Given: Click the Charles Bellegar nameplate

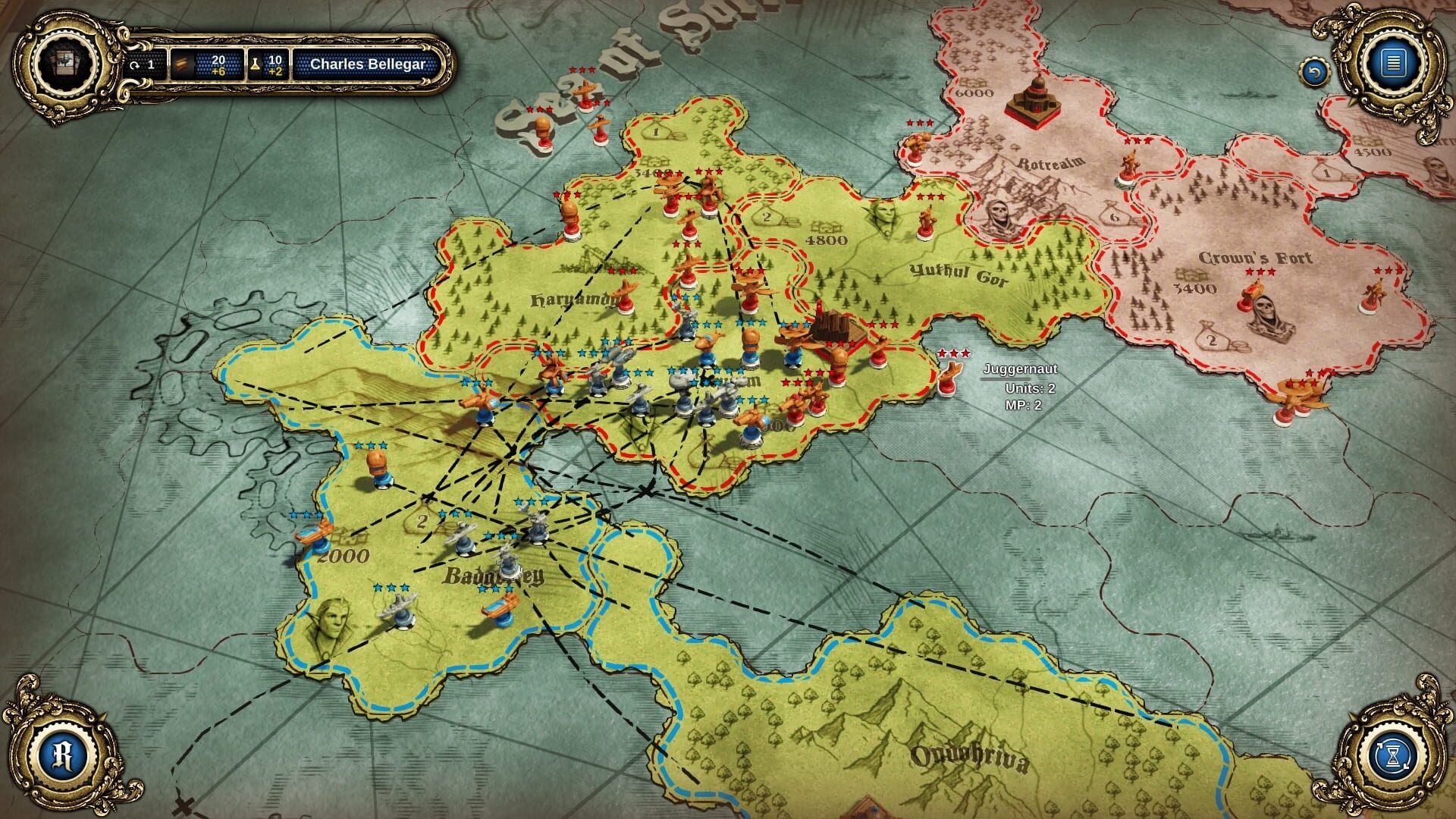Looking at the screenshot, I should (367, 65).
